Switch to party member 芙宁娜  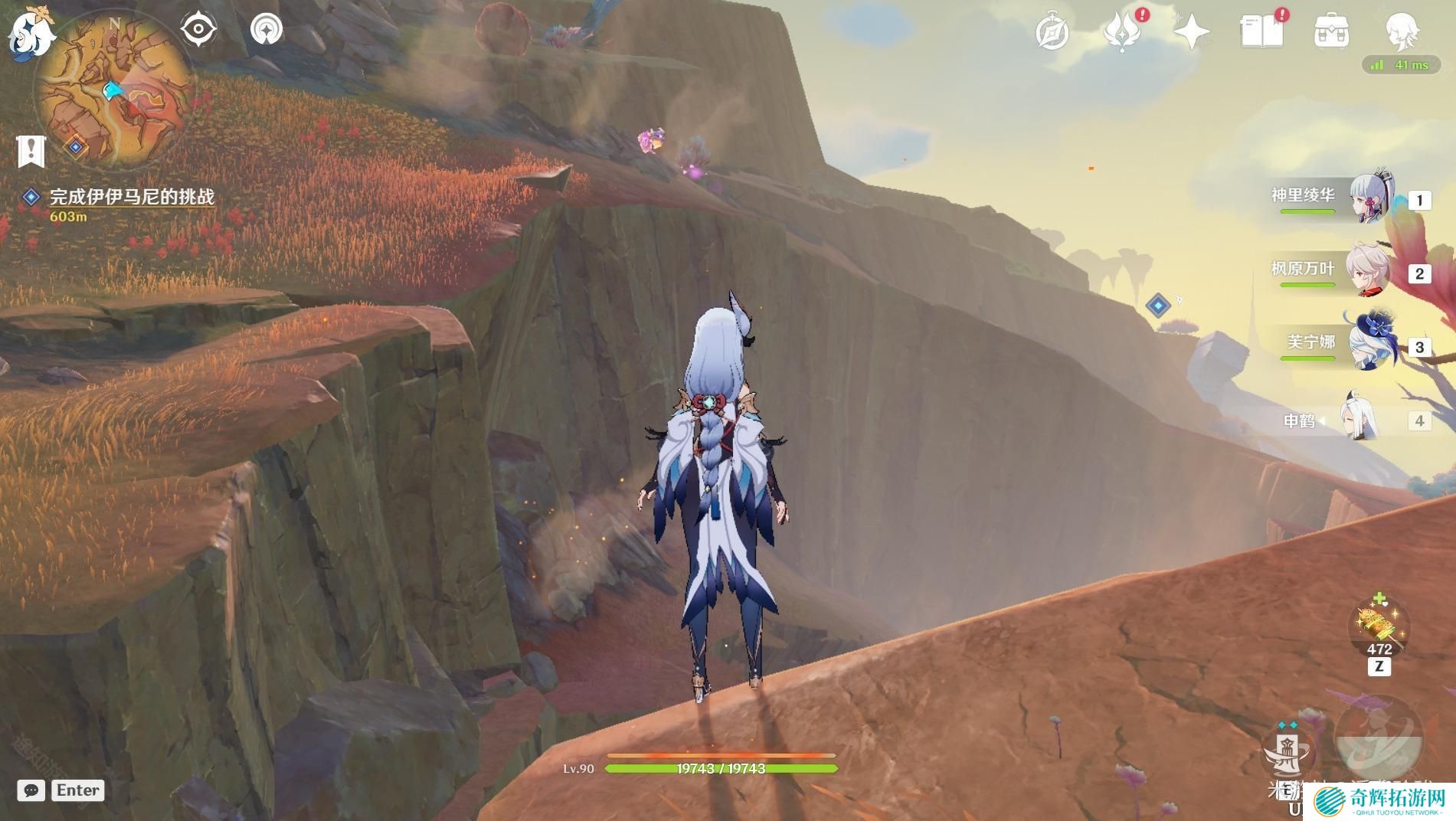[1371, 345]
